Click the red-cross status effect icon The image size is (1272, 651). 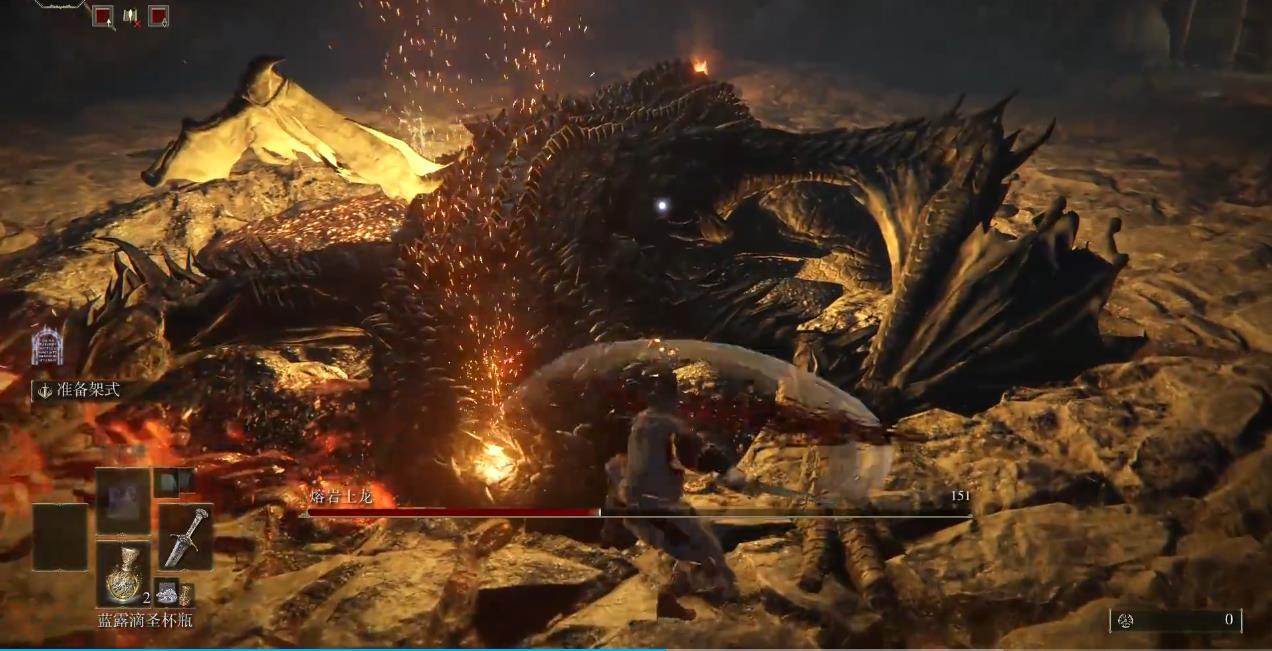[x=130, y=16]
